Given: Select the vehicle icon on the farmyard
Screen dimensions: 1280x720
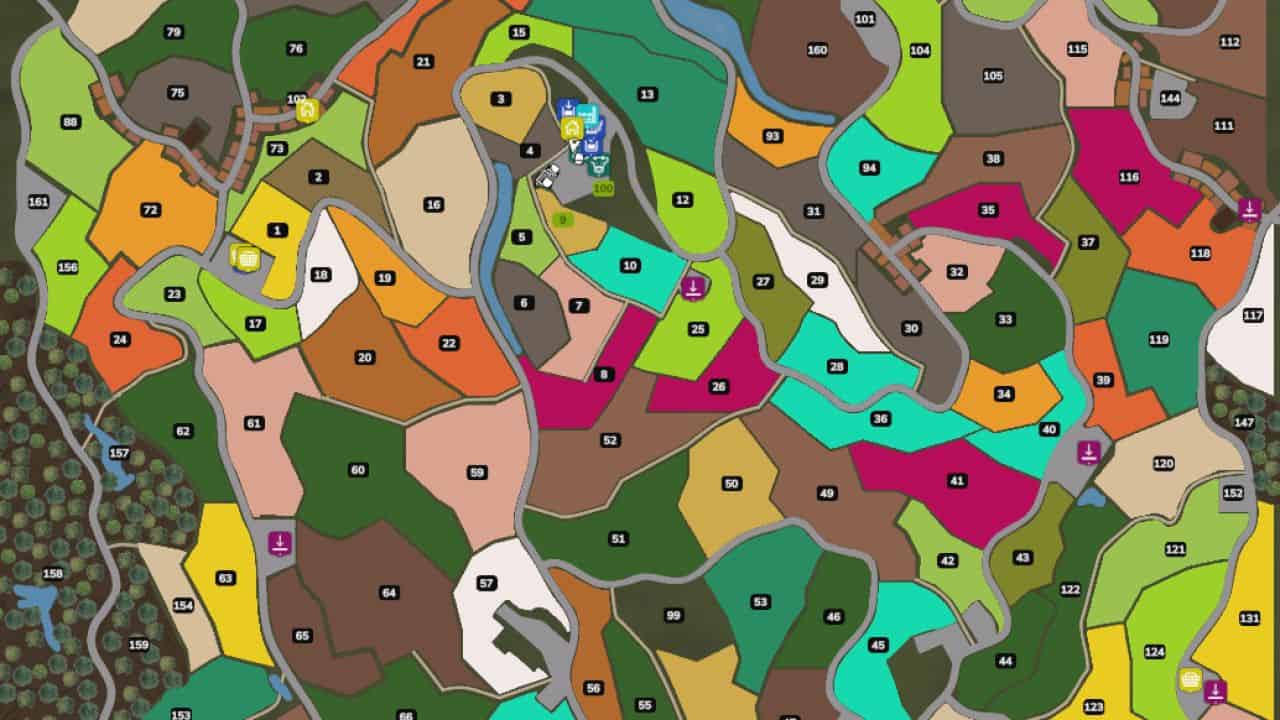Looking at the screenshot, I should click(547, 174).
